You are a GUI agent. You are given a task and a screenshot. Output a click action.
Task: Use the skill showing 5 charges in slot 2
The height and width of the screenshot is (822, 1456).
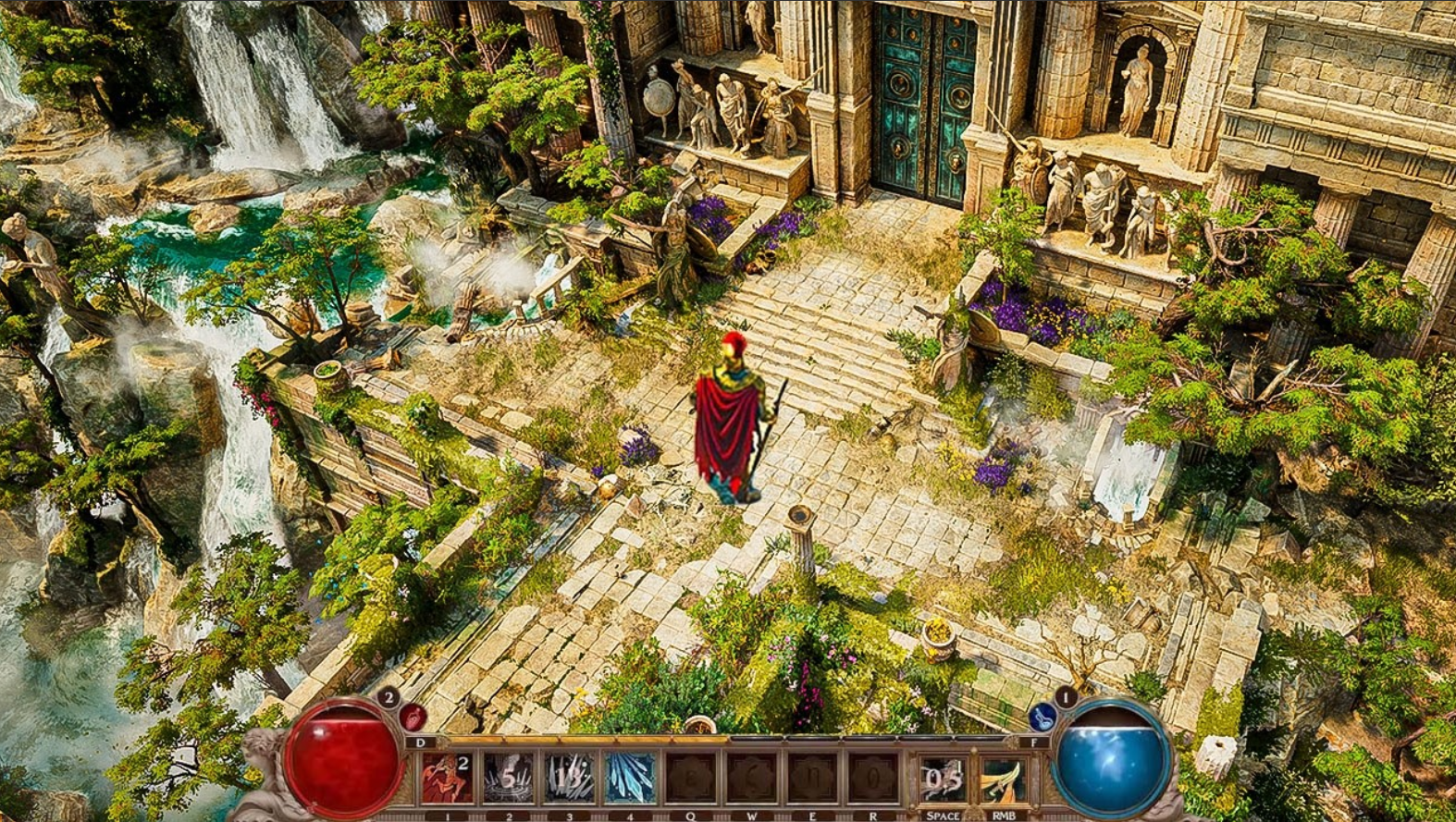click(509, 779)
